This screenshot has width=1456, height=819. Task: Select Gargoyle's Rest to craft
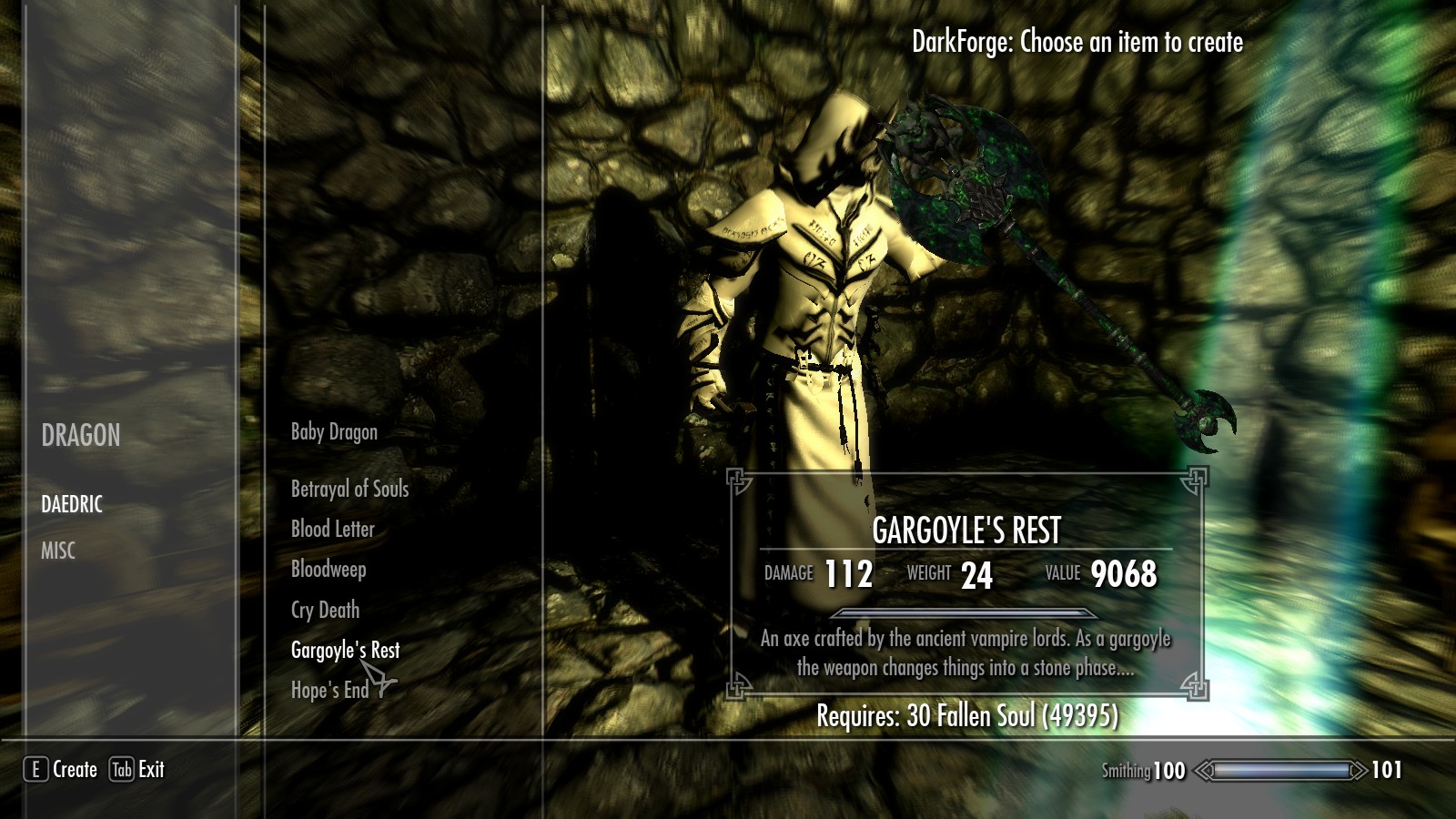point(345,651)
